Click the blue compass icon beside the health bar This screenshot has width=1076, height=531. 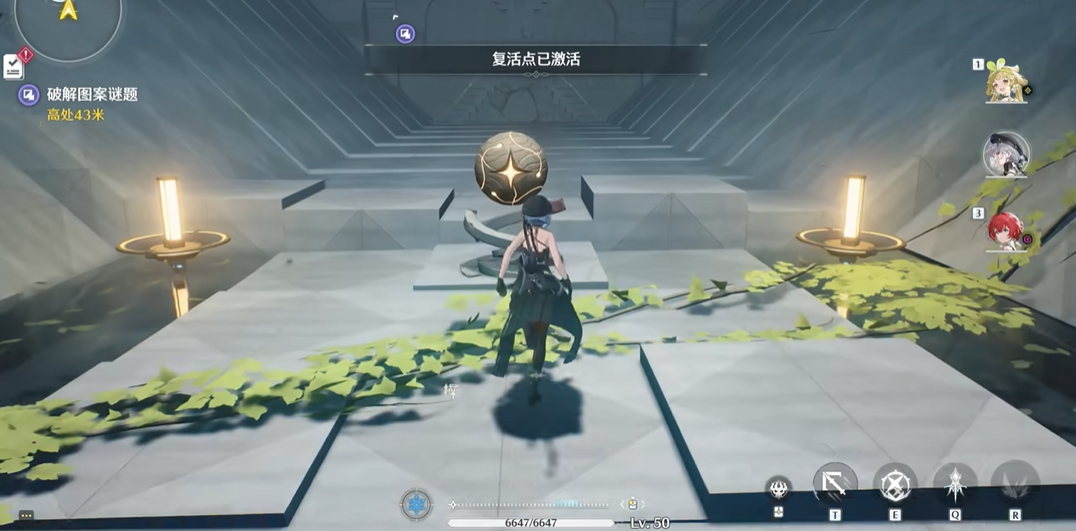pyautogui.click(x=416, y=503)
